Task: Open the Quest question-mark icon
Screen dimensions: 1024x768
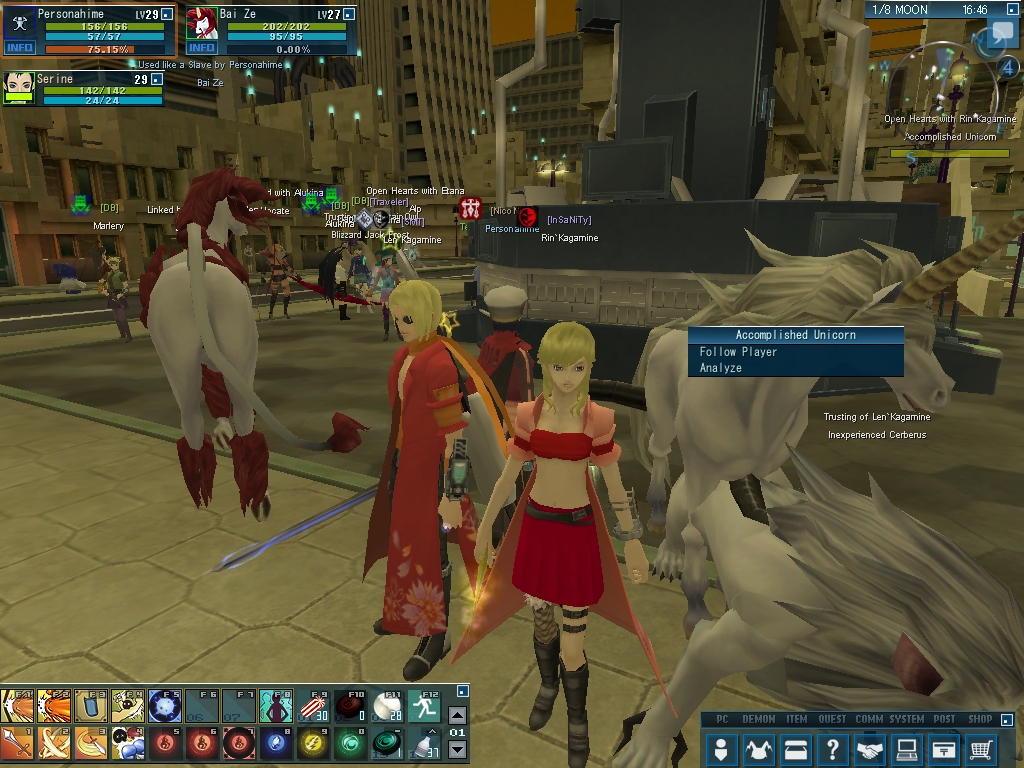Action: 833,748
